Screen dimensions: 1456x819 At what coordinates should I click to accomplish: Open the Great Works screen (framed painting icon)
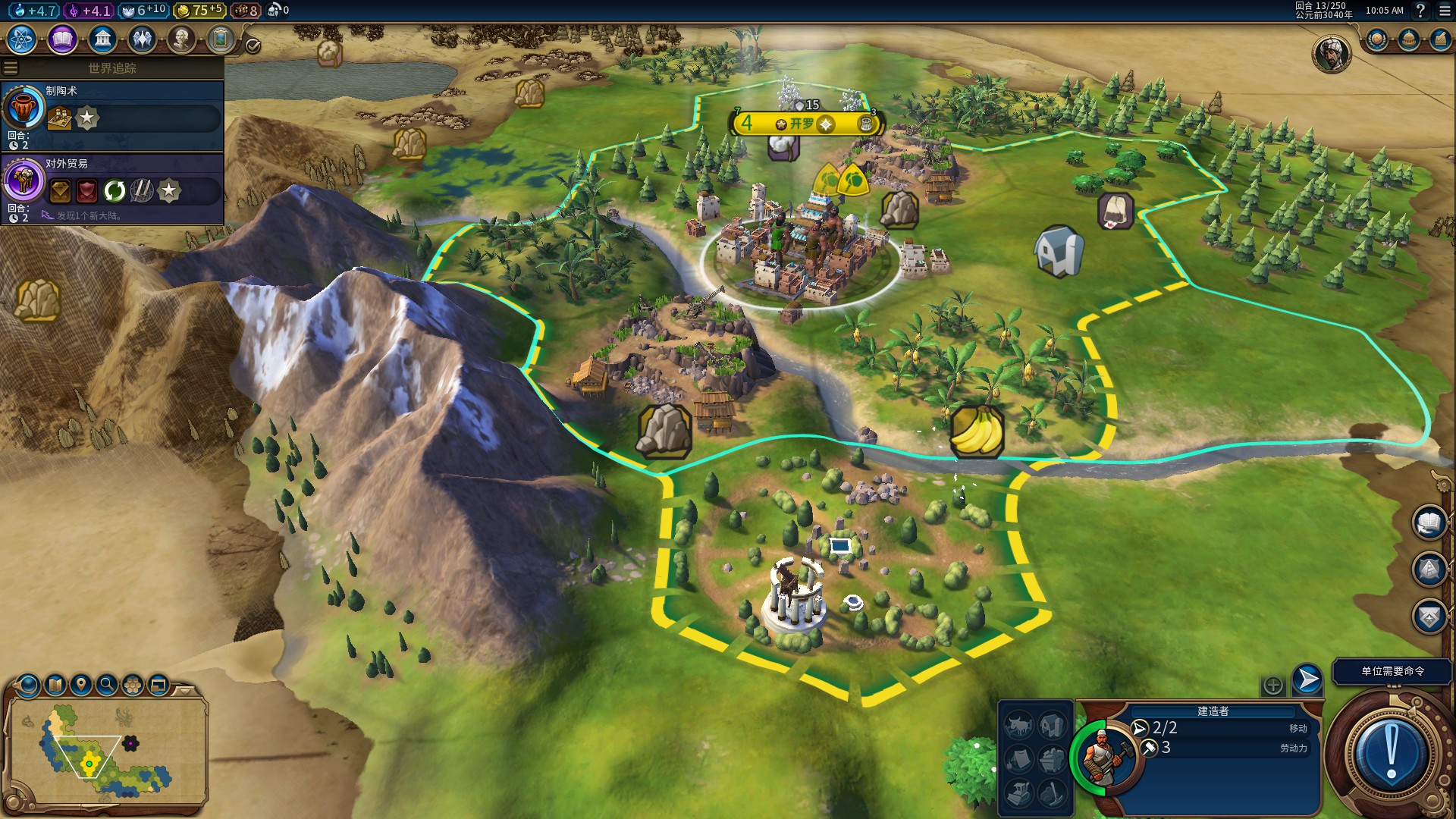221,39
